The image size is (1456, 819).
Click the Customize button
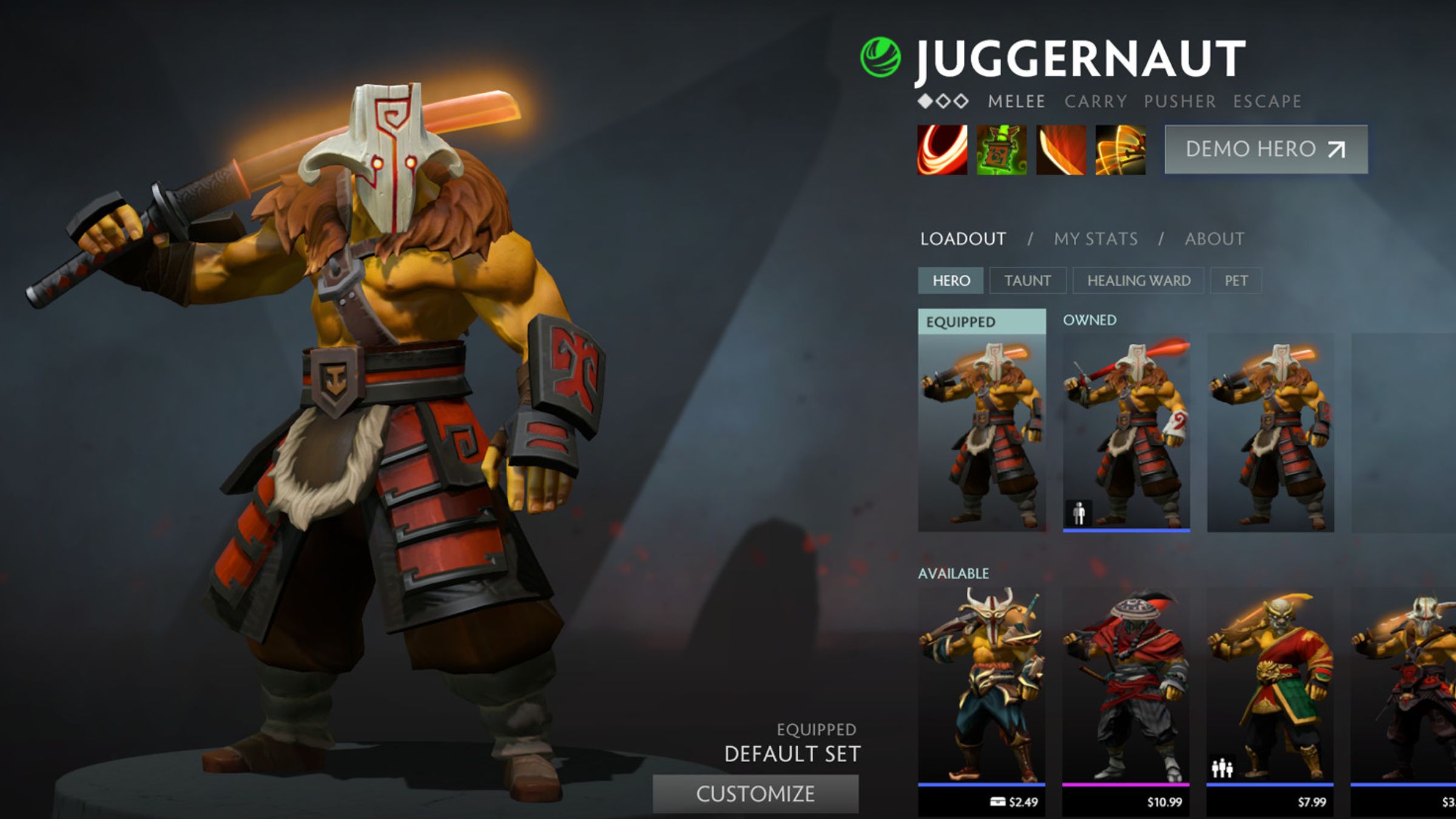[x=755, y=794]
